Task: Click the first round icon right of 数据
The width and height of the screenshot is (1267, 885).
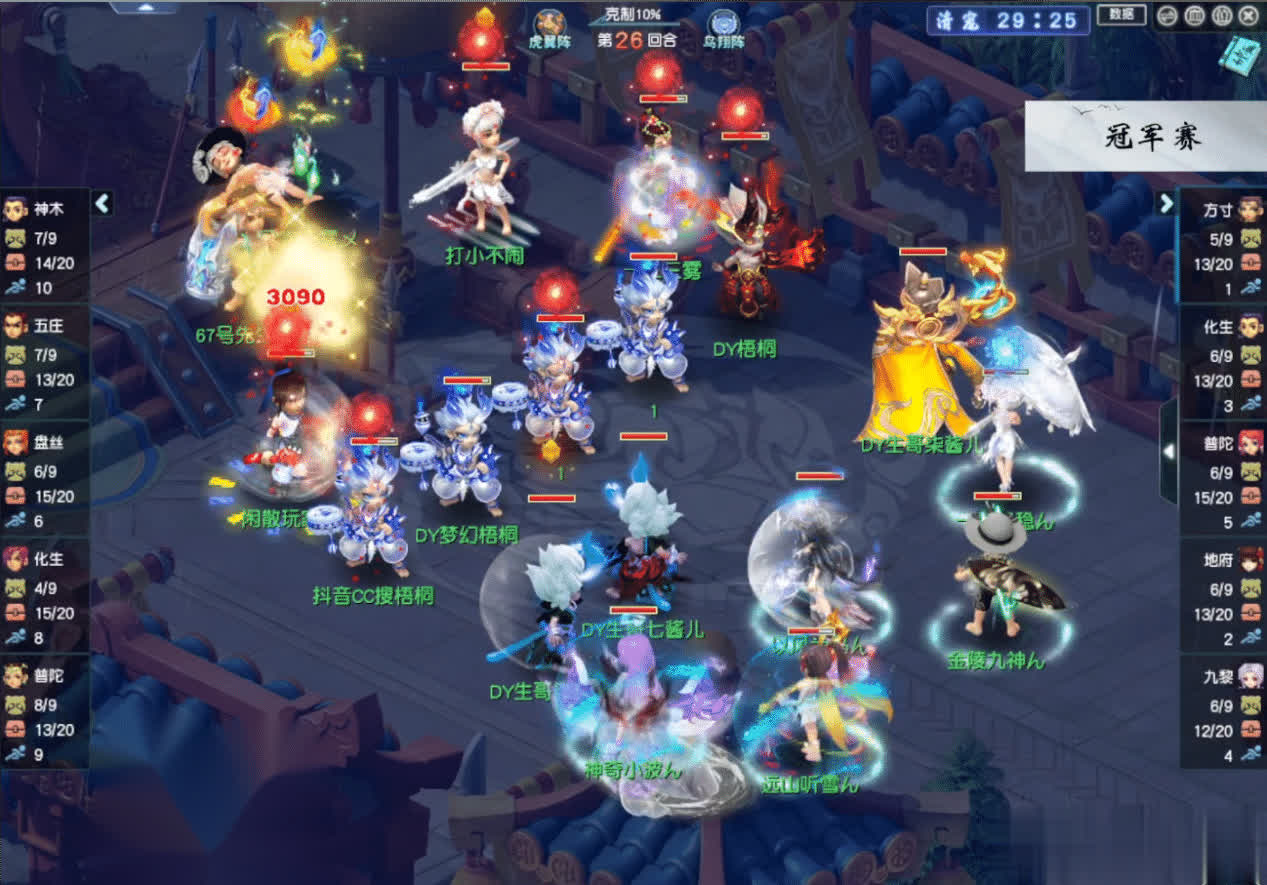Action: click(1167, 16)
